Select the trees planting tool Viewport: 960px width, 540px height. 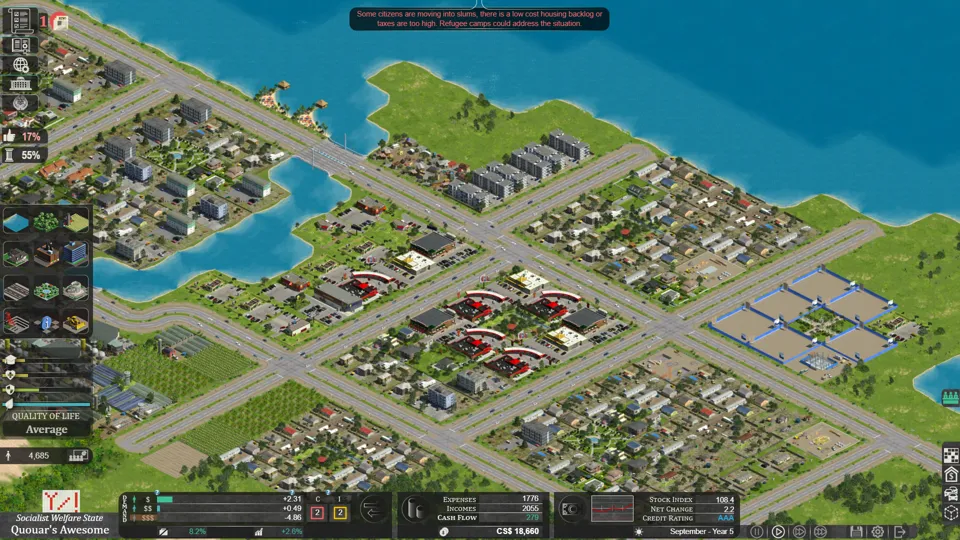[x=46, y=222]
